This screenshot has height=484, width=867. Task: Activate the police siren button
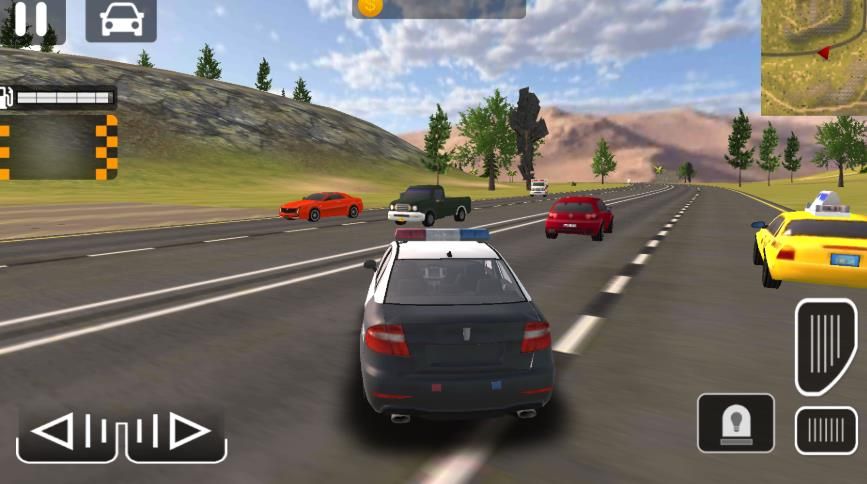coord(736,423)
